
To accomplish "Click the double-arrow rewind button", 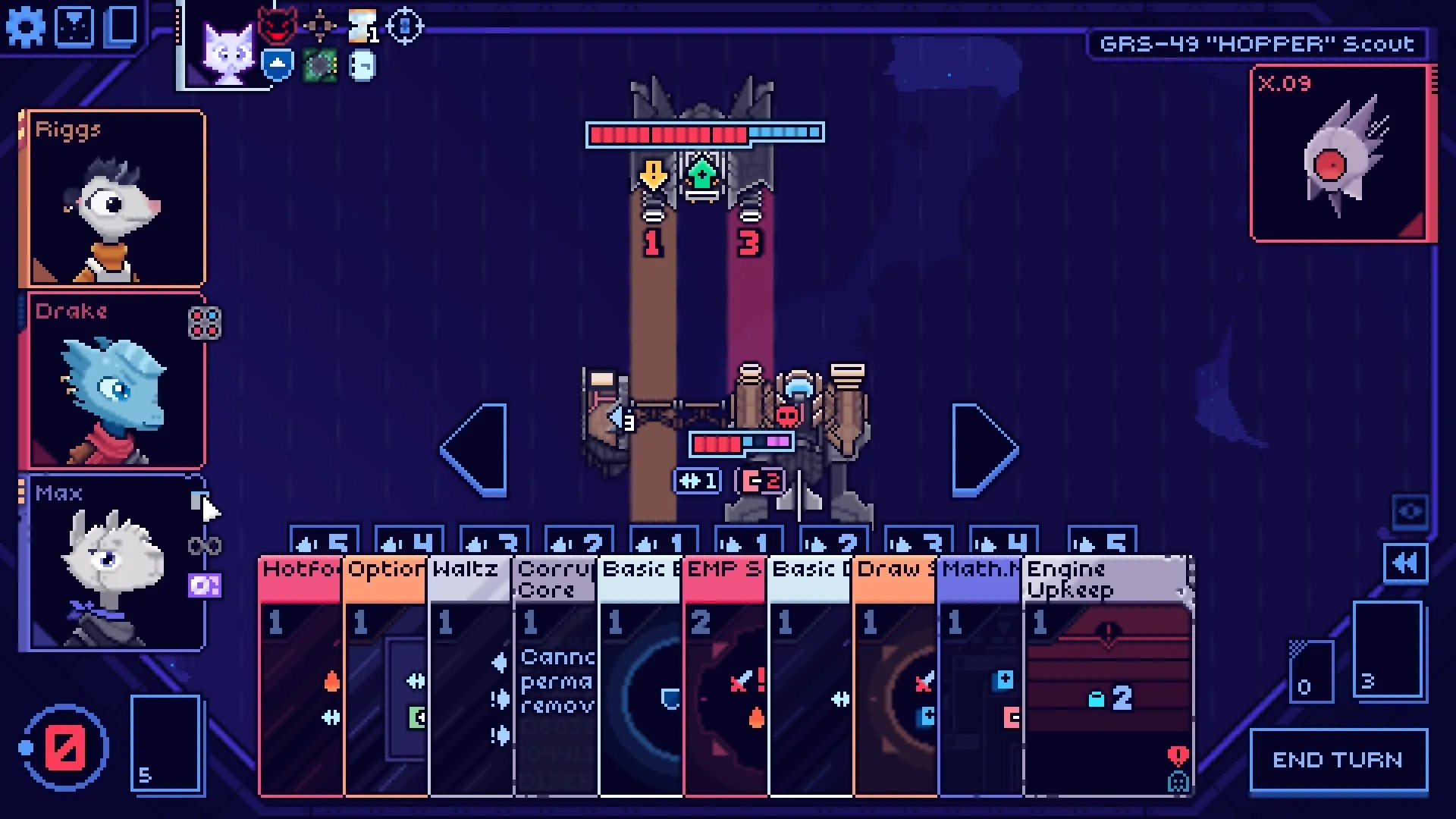I will (1405, 563).
